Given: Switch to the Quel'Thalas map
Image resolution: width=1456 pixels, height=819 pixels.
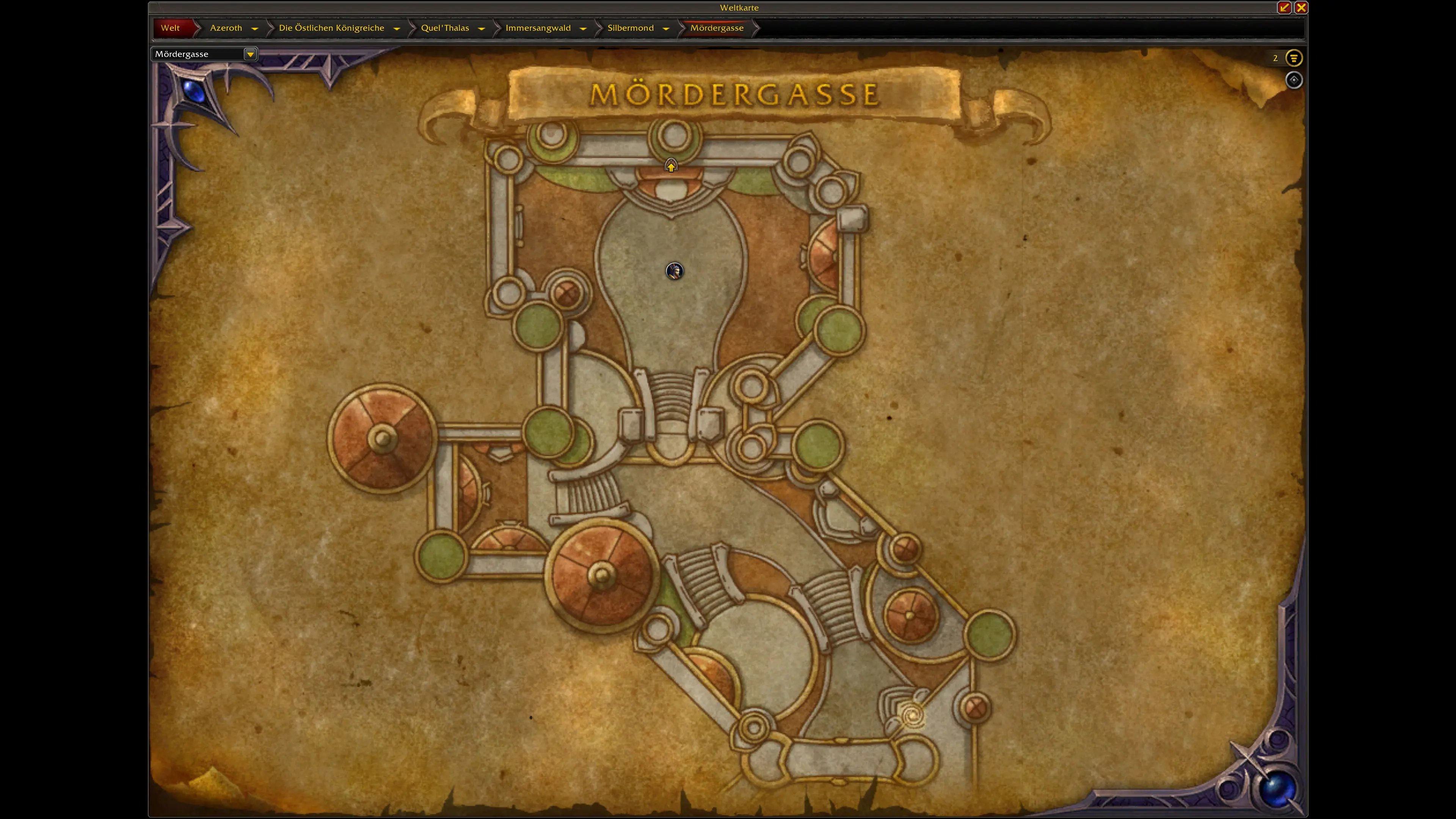Looking at the screenshot, I should 445,28.
